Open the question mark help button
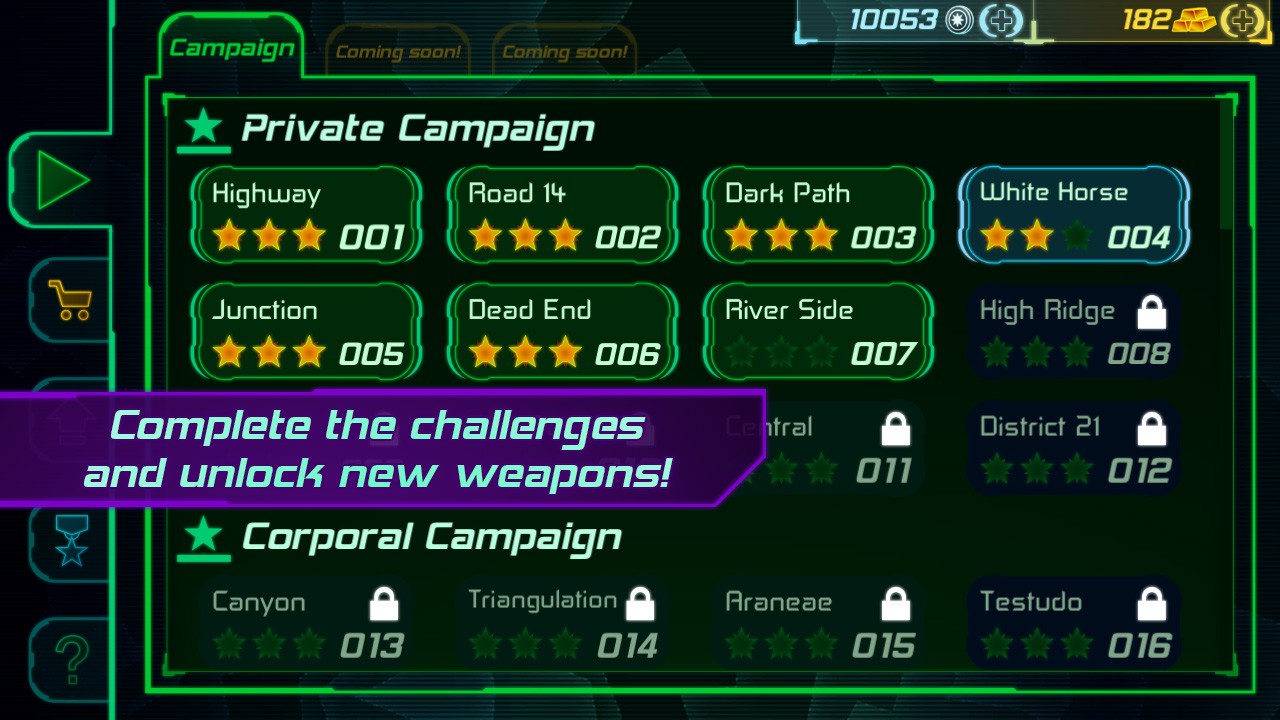Viewport: 1280px width, 720px height. tap(70, 659)
